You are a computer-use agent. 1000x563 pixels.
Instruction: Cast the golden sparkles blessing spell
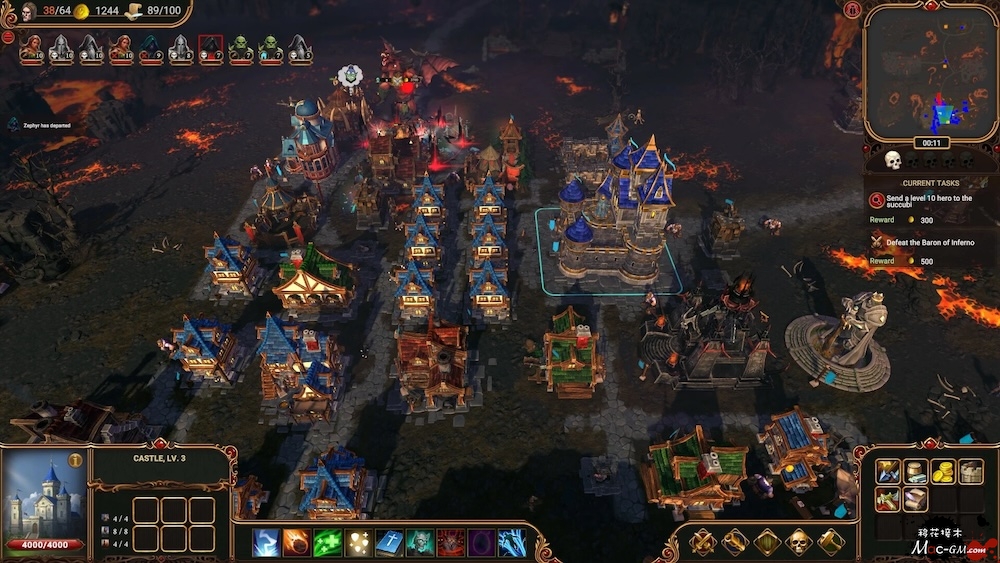click(358, 542)
